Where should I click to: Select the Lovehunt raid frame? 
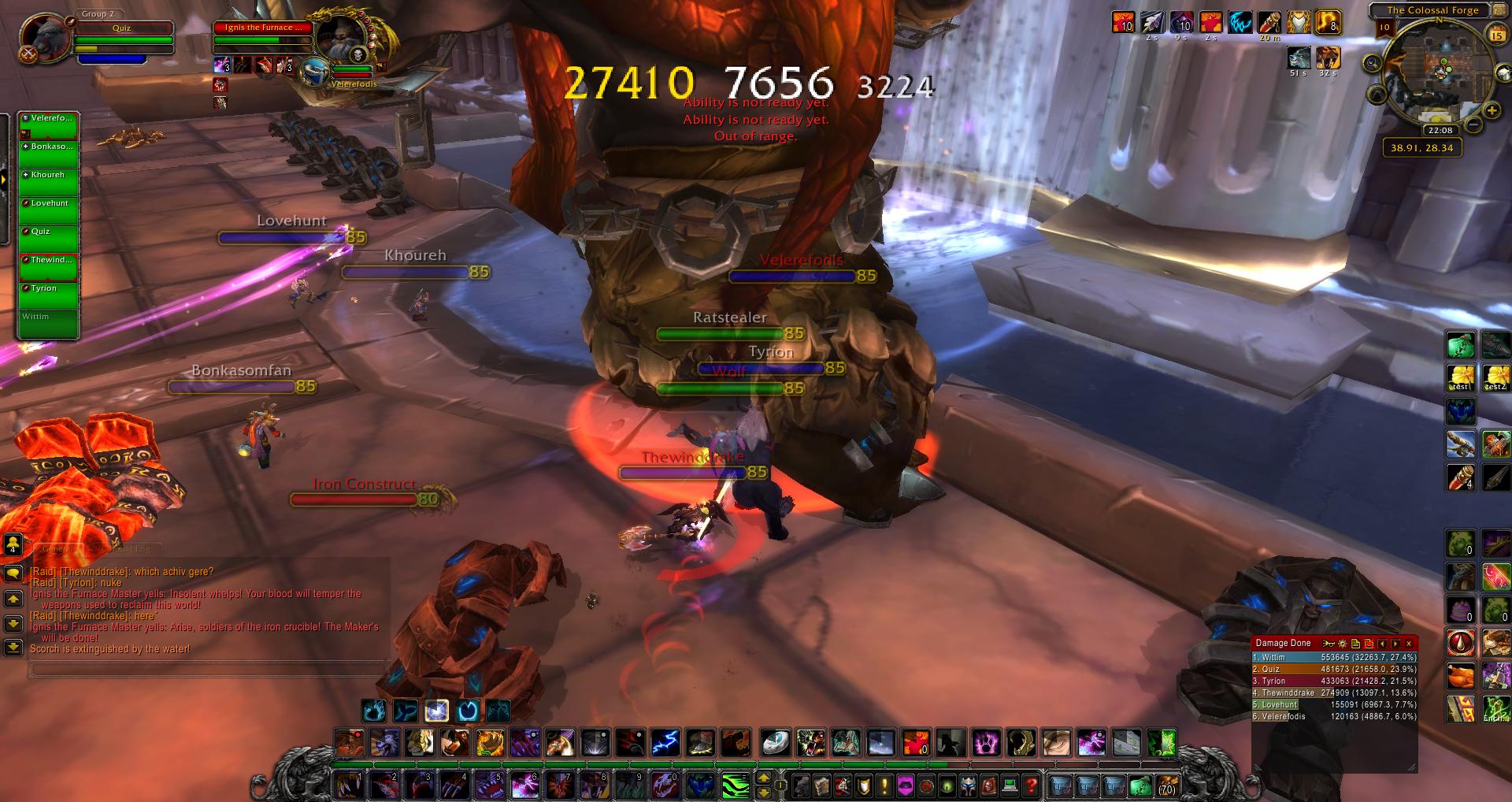point(49,210)
